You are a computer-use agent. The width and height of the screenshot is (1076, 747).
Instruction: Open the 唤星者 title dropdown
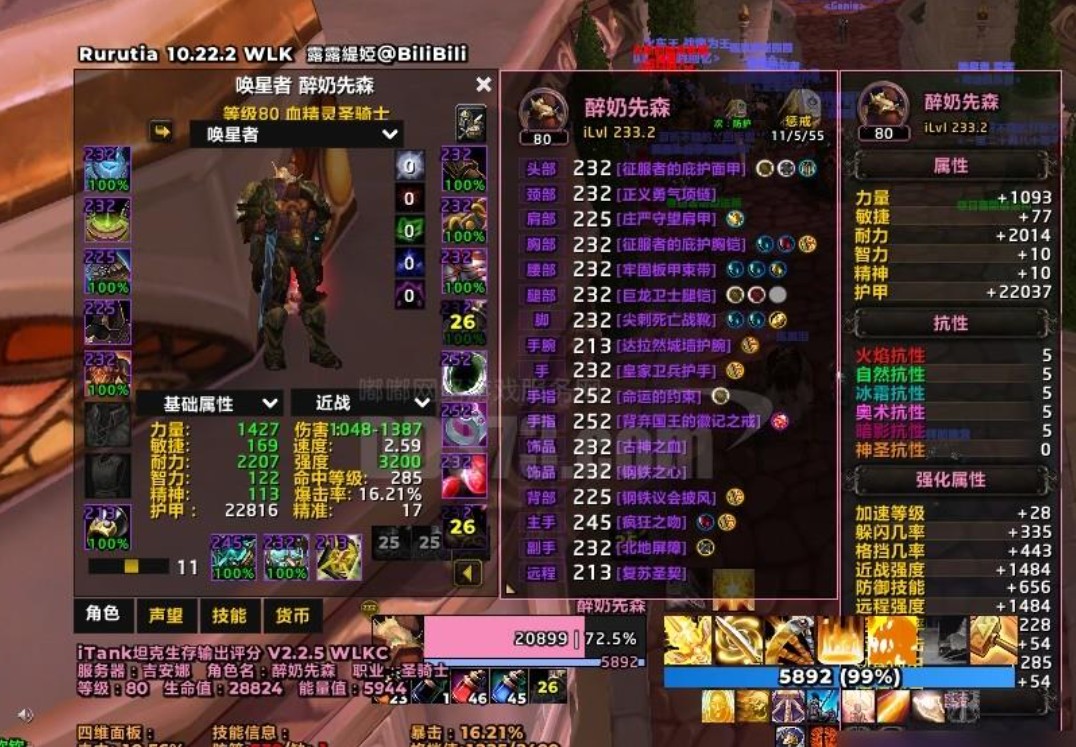[x=296, y=134]
